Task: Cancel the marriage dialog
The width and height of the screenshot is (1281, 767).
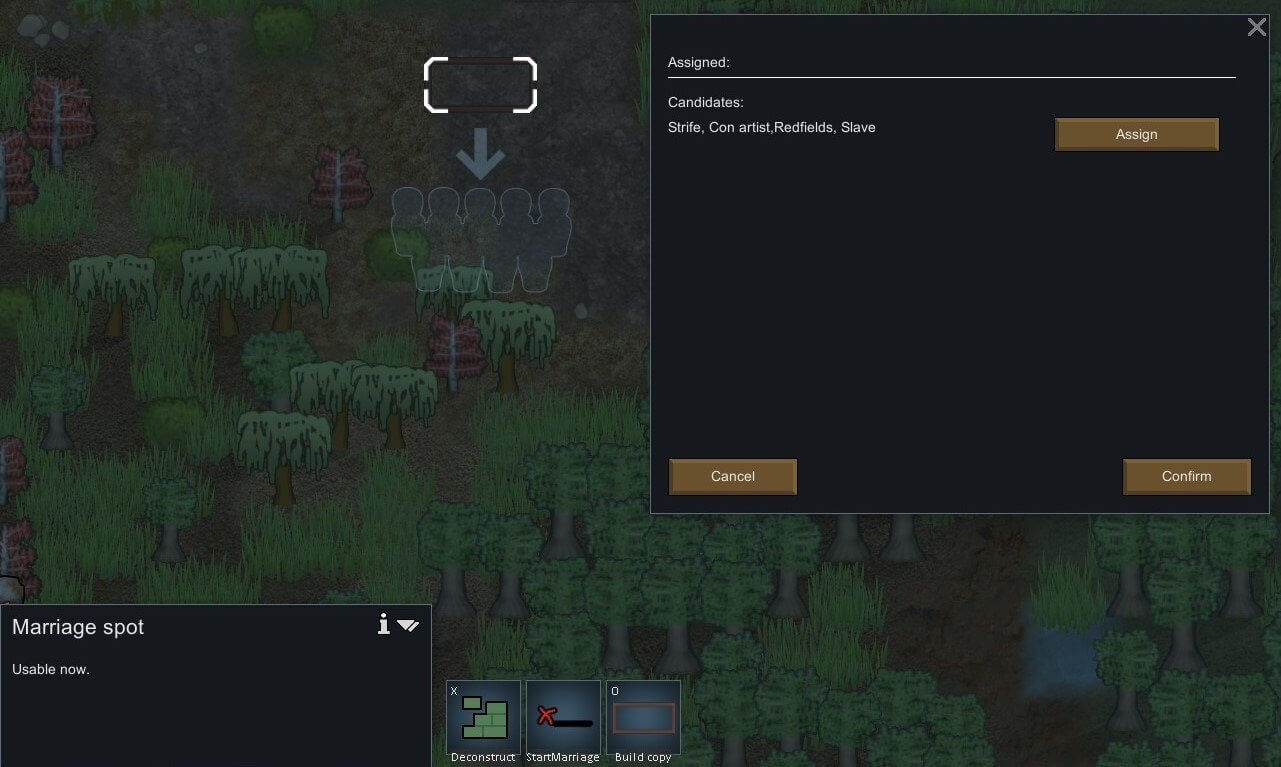Action: (x=732, y=476)
